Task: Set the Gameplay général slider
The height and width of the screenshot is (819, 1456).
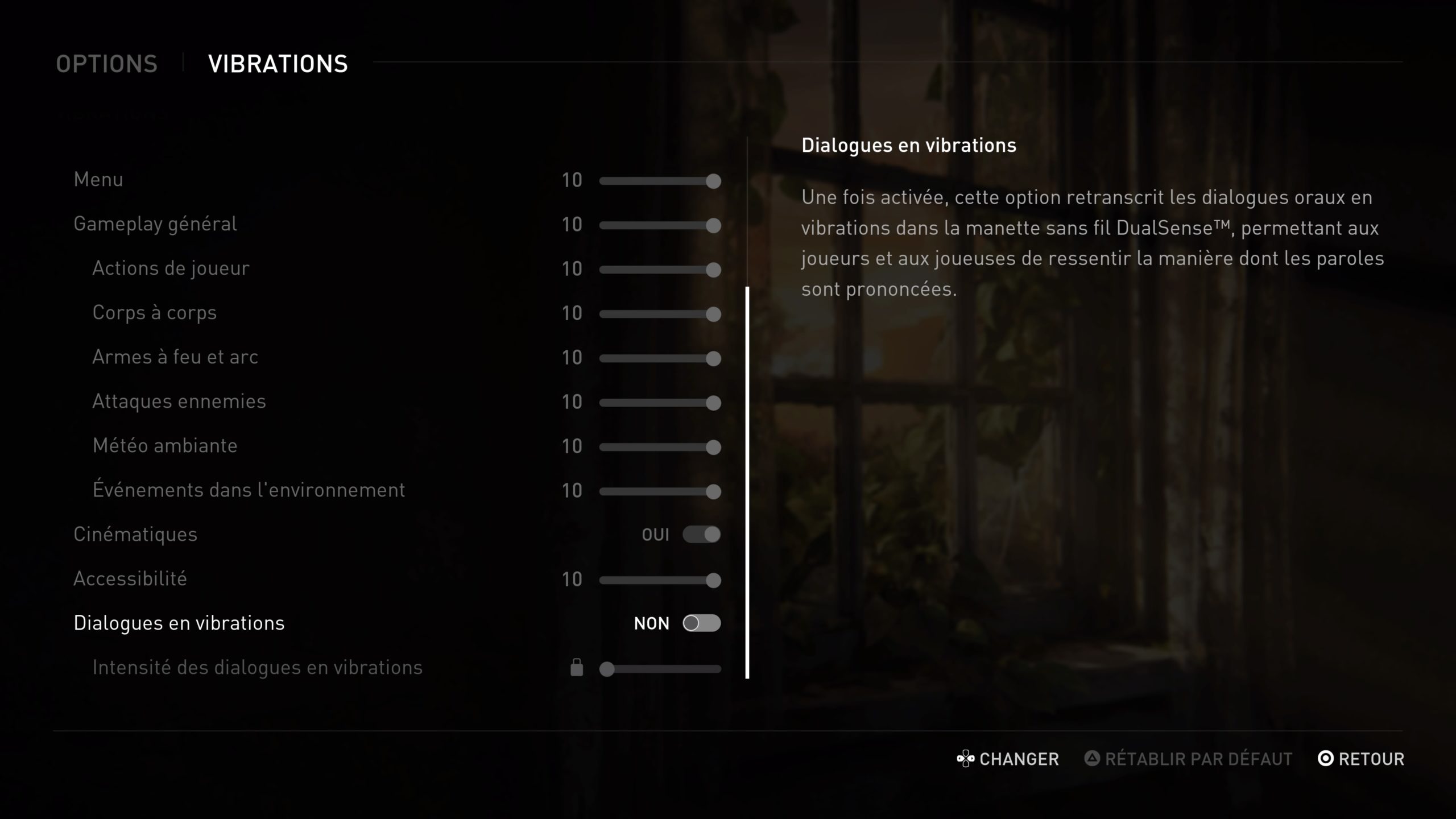Action: [x=660, y=225]
